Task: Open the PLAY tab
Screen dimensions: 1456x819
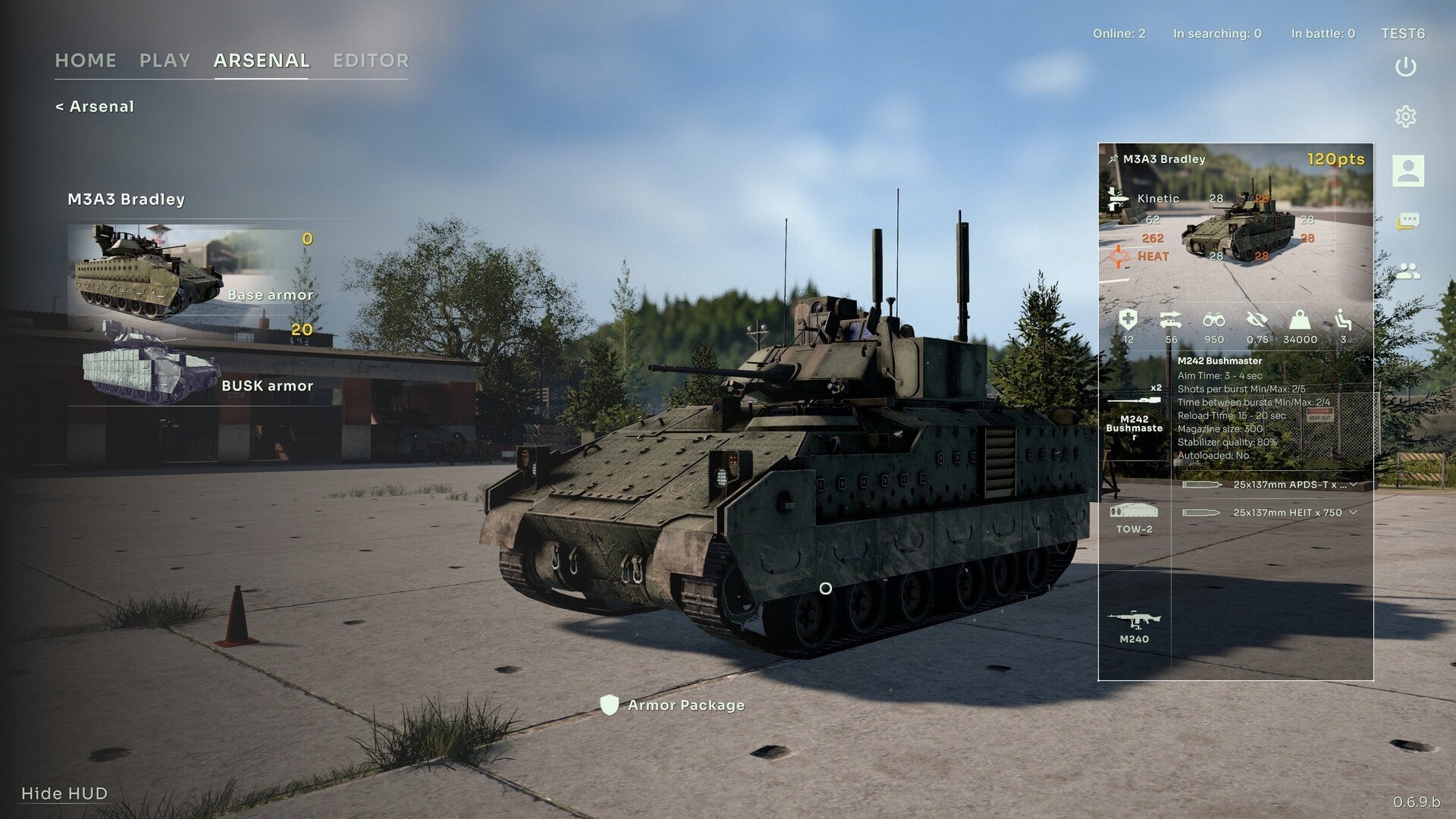Action: pos(165,61)
